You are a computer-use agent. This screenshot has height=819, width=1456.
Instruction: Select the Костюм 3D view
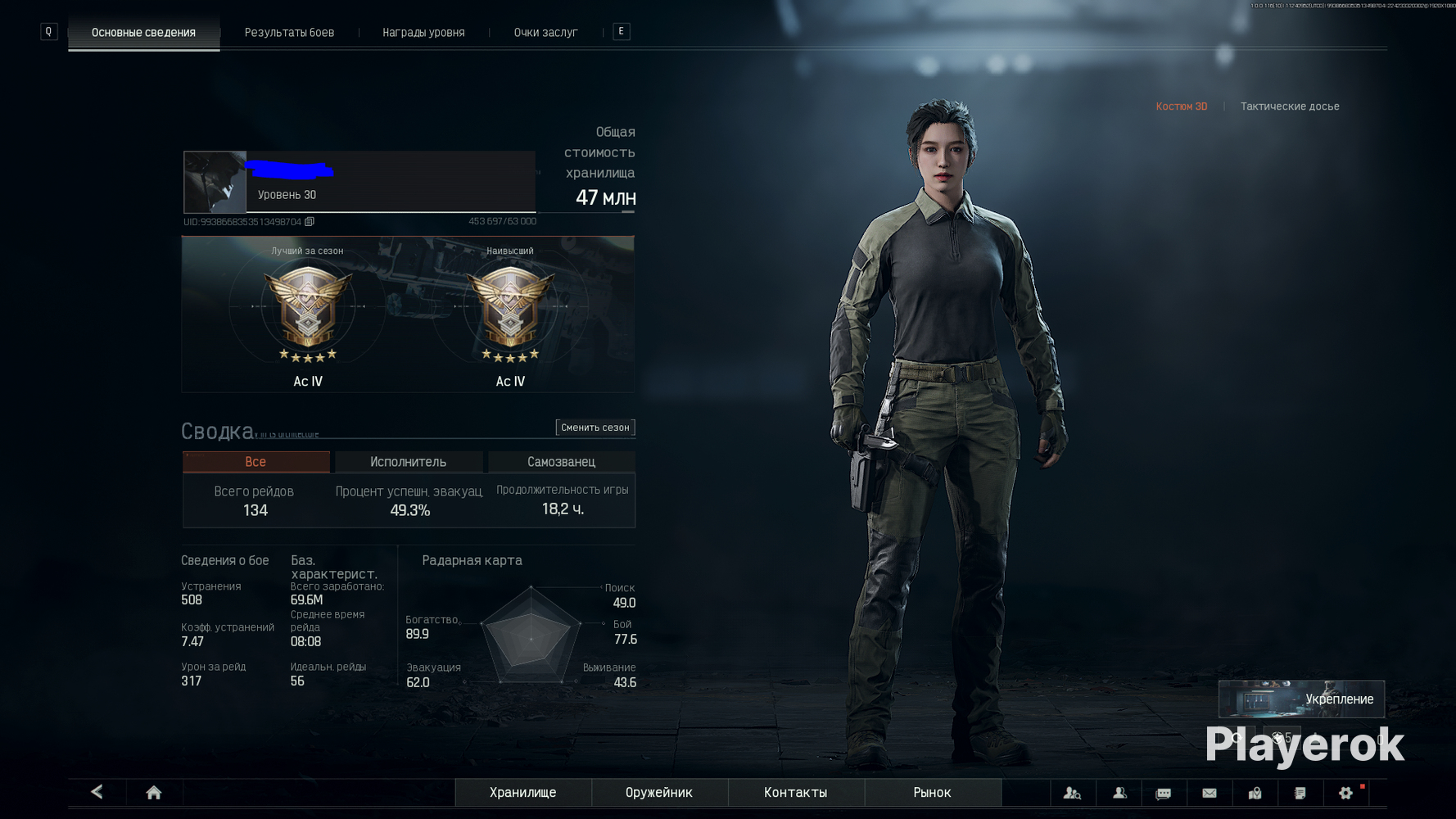(x=1181, y=106)
